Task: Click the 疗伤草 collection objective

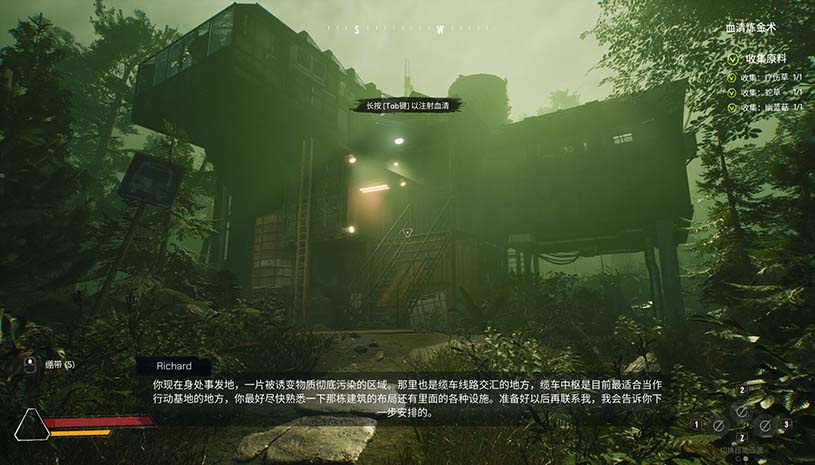Action: [x=770, y=77]
